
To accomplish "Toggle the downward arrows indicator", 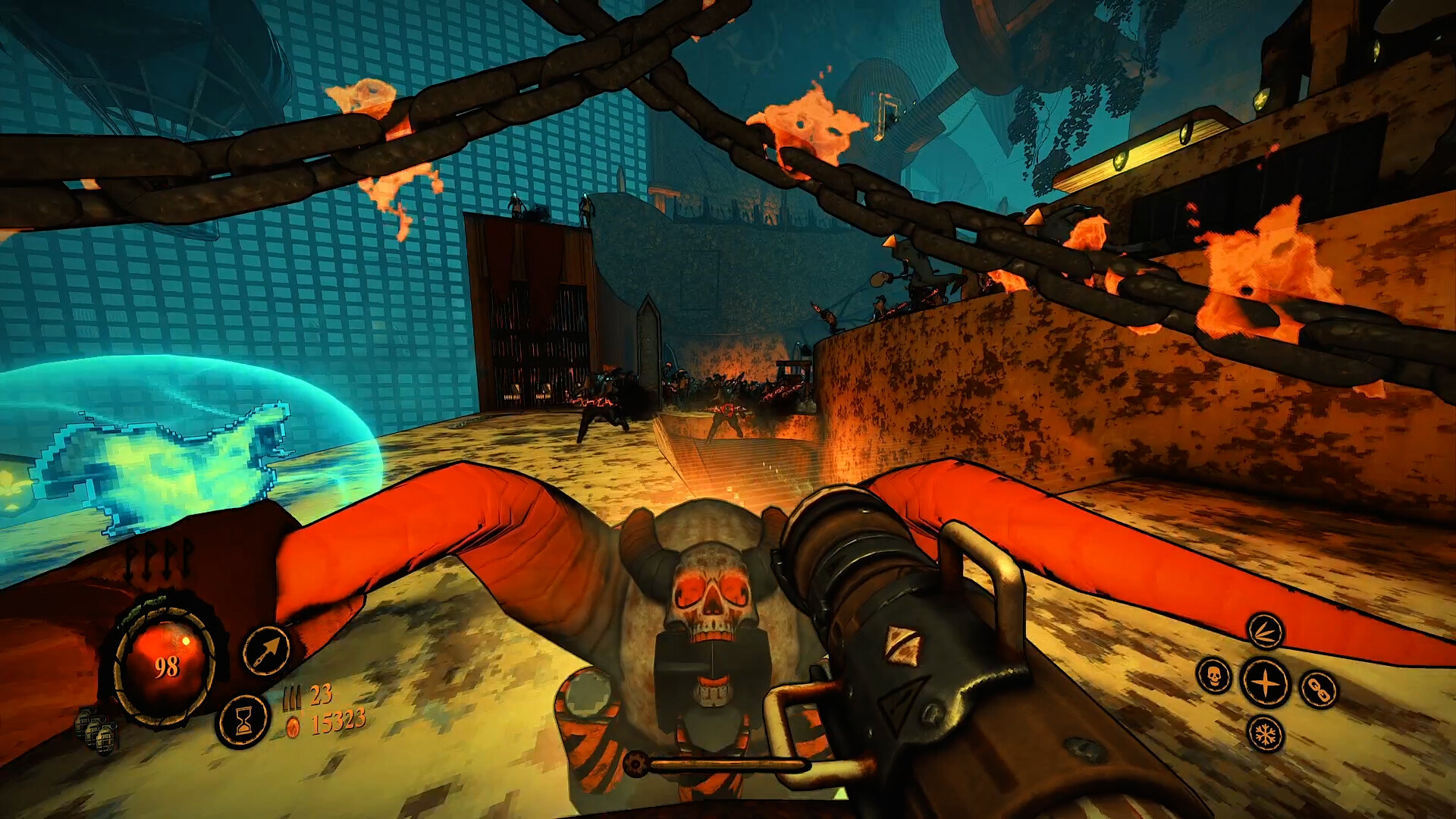I will pos(157,560).
